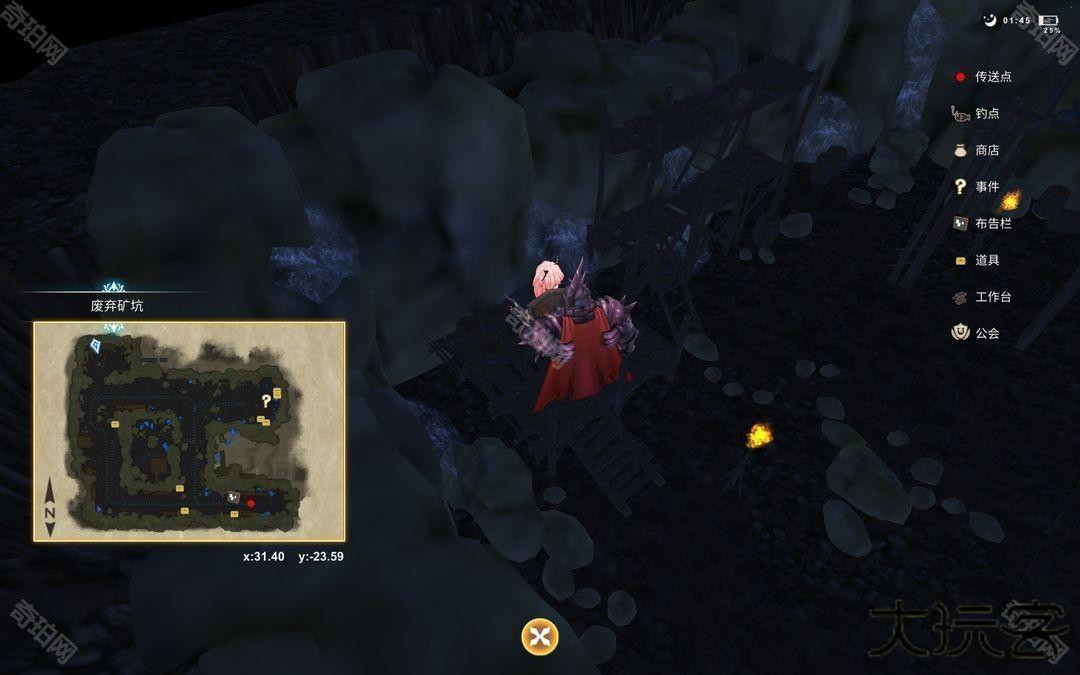The image size is (1080, 675).
Task: Select the 传送点 teleport legend entry
Action: (992, 77)
